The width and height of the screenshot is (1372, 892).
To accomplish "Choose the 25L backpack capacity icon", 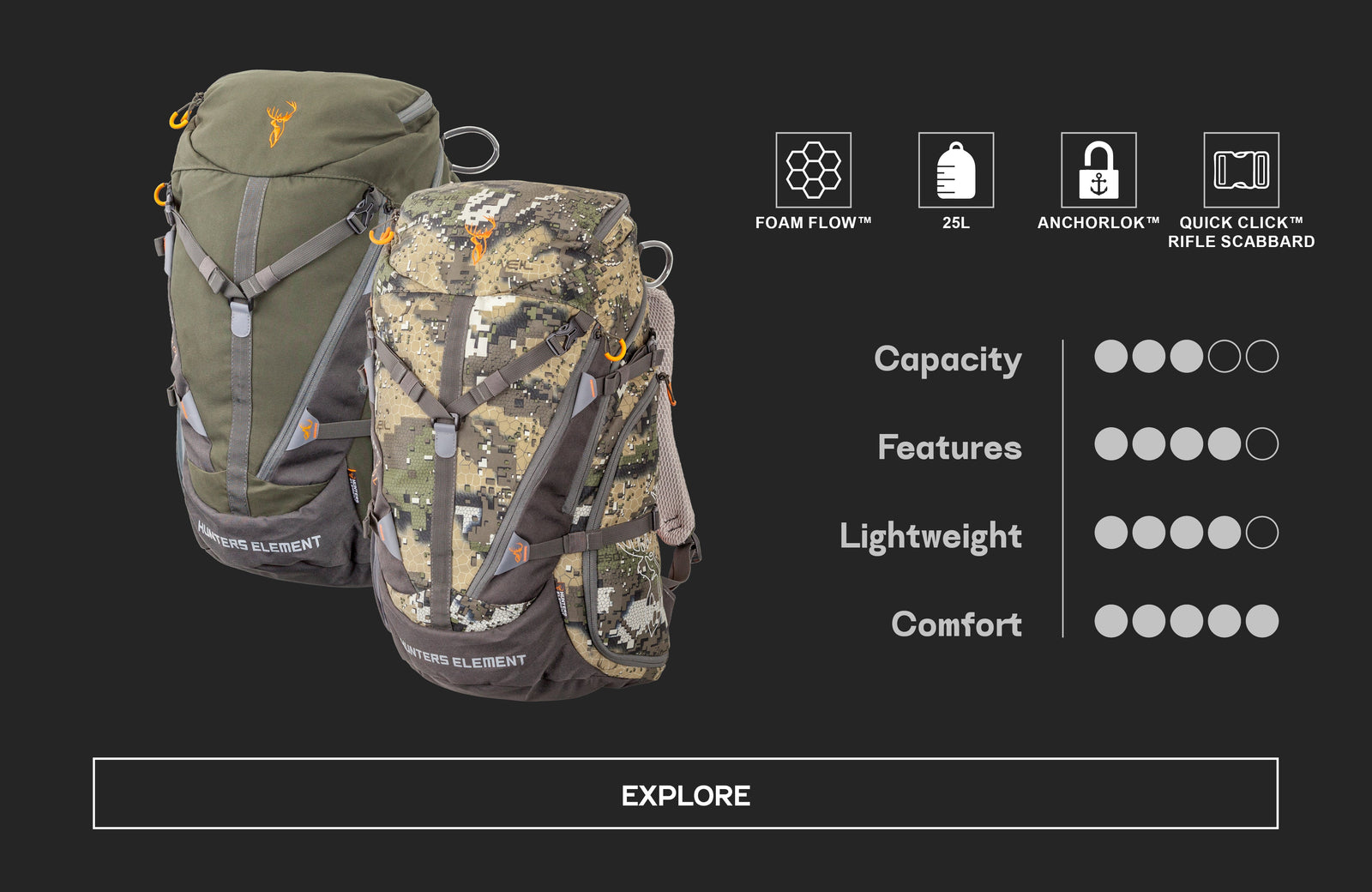I will [956, 170].
